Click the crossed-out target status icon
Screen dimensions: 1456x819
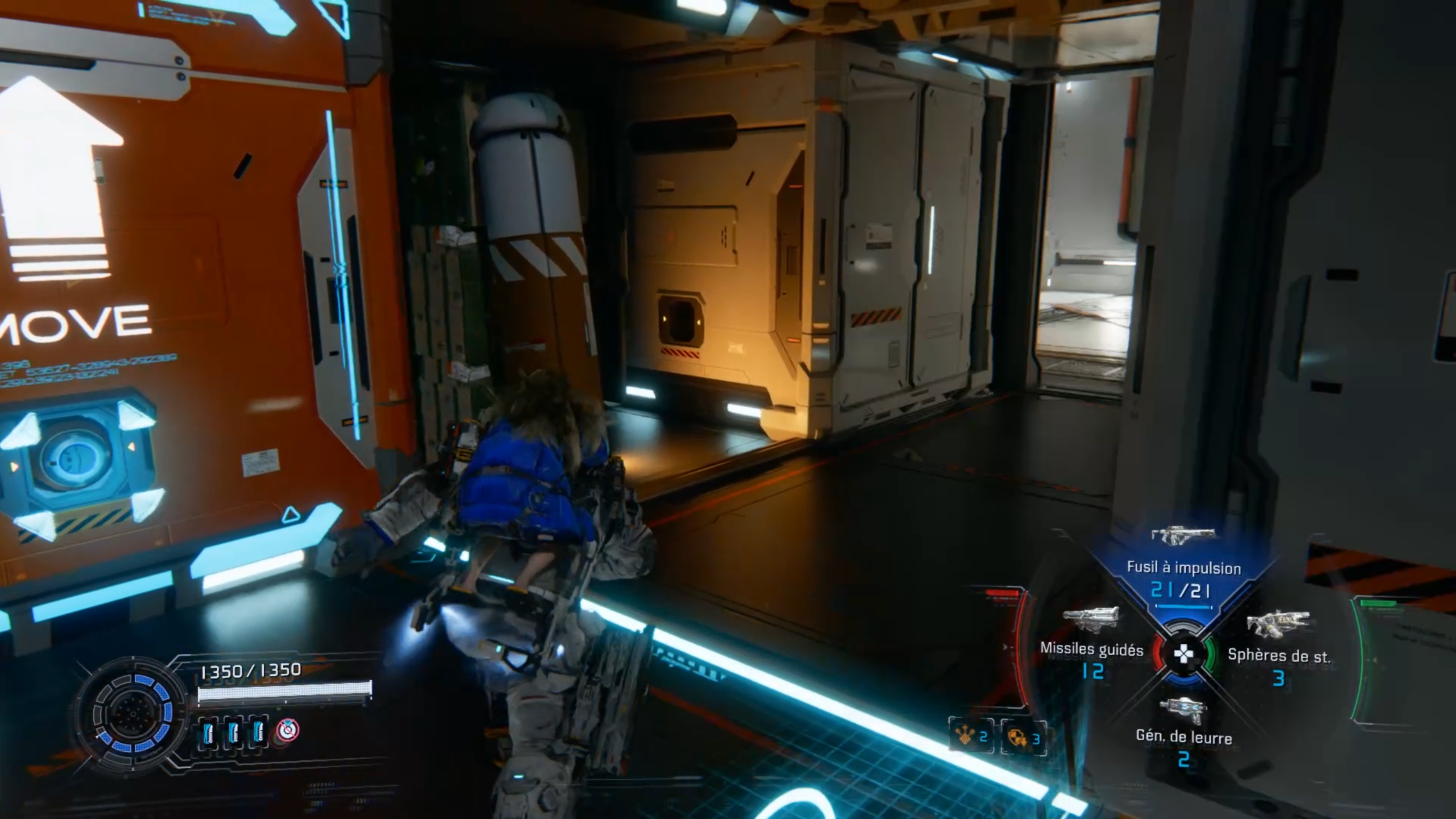(288, 730)
